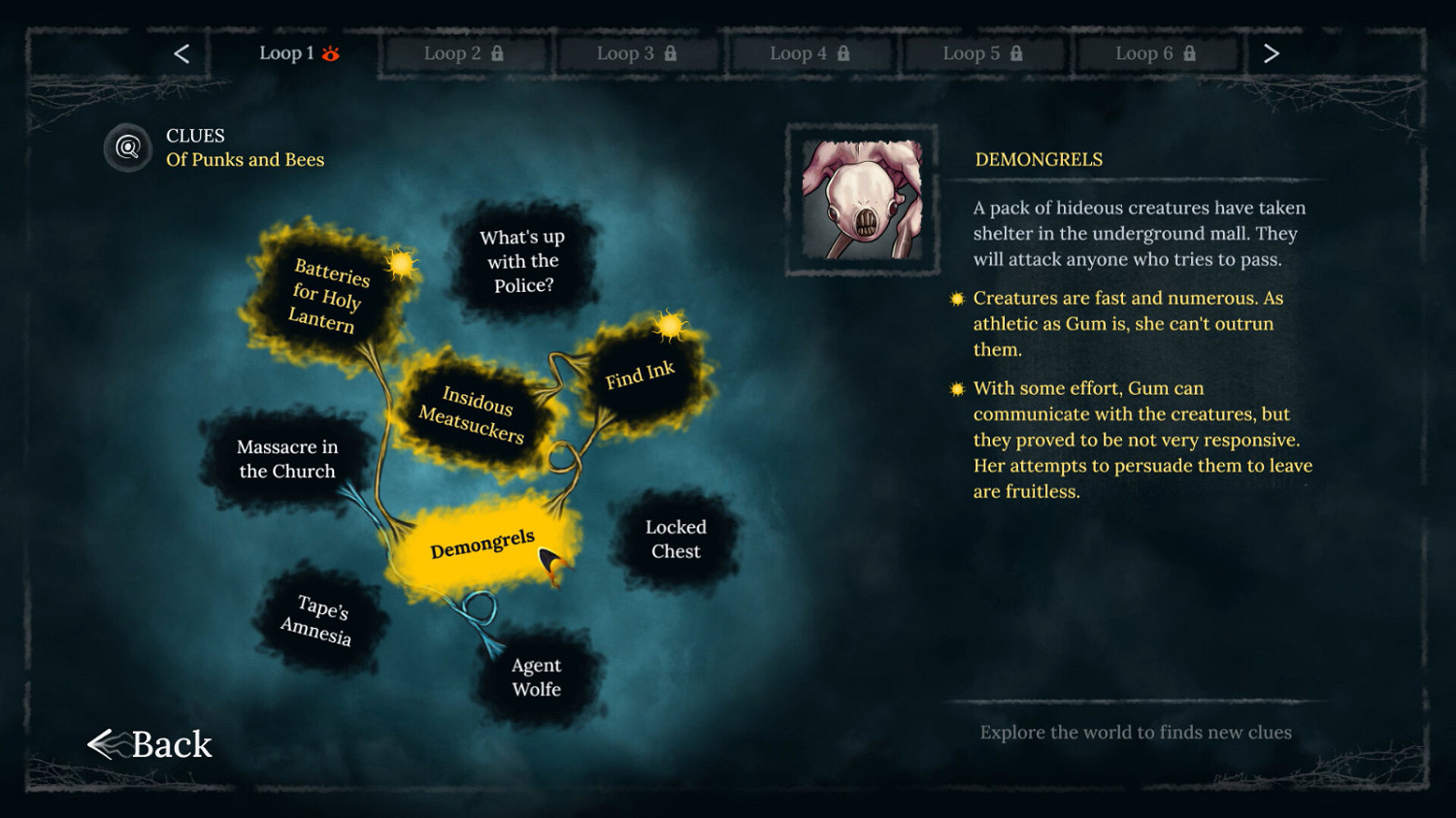Expand the Massacre in the Church clue

[x=286, y=459]
